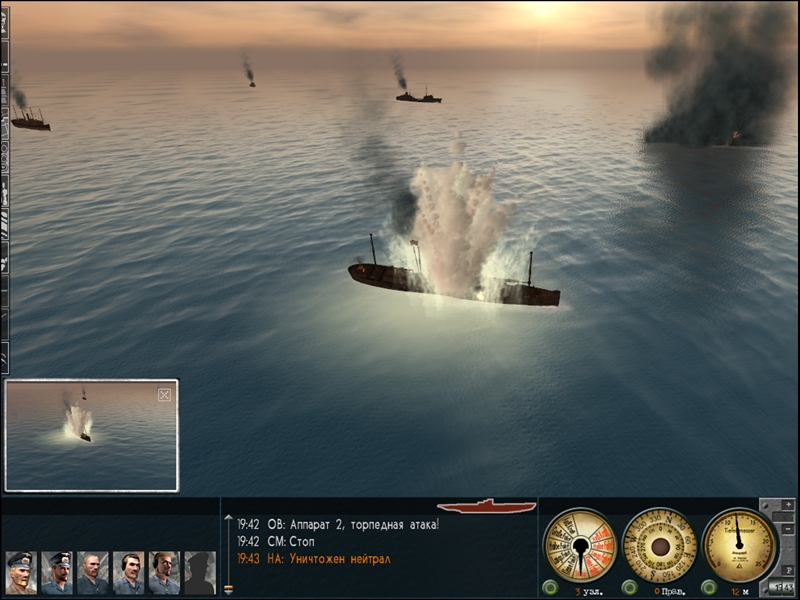This screenshot has width=800, height=600.
Task: Toggle the green button under the compass
Action: click(629, 587)
